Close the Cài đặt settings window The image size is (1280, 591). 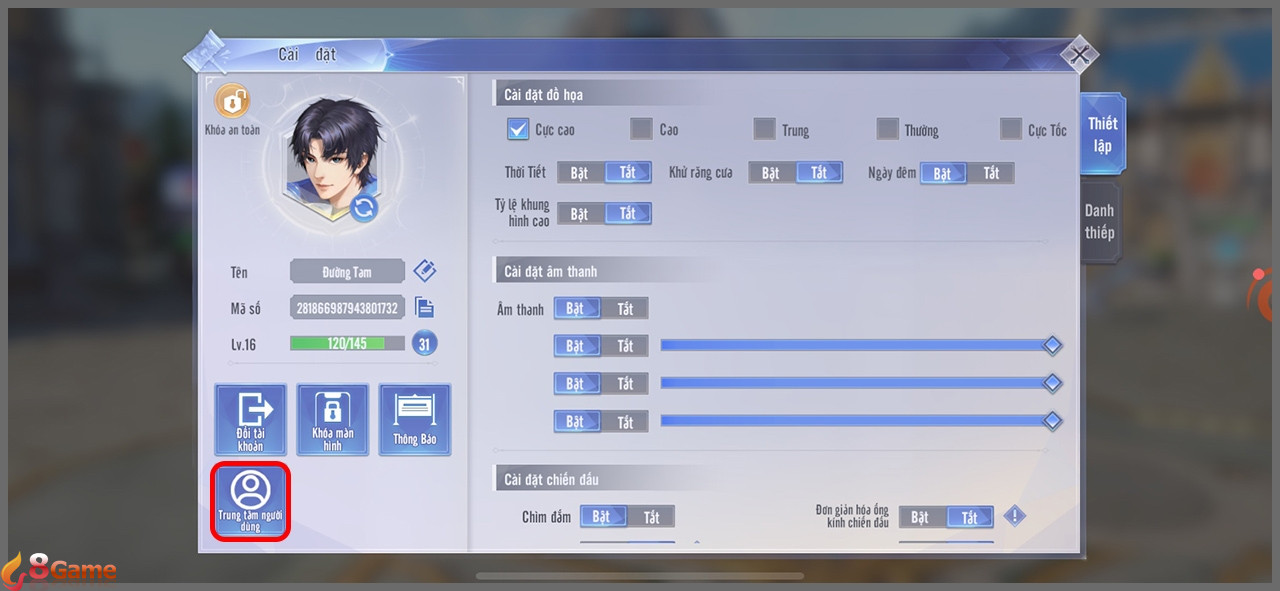point(1078,56)
